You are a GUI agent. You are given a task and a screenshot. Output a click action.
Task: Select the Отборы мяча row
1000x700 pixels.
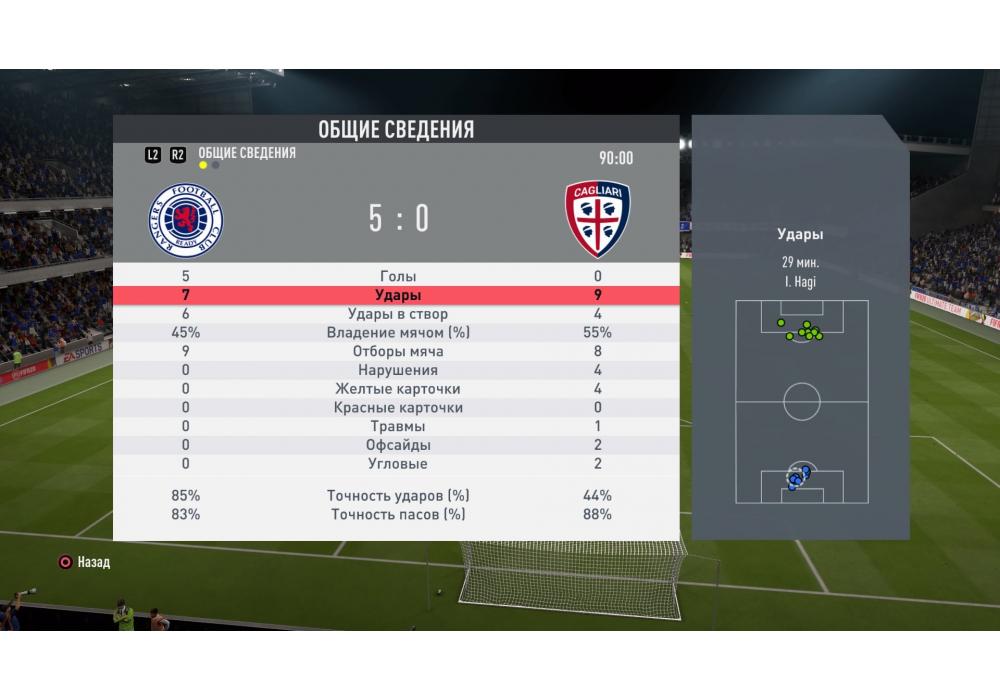tap(398, 352)
